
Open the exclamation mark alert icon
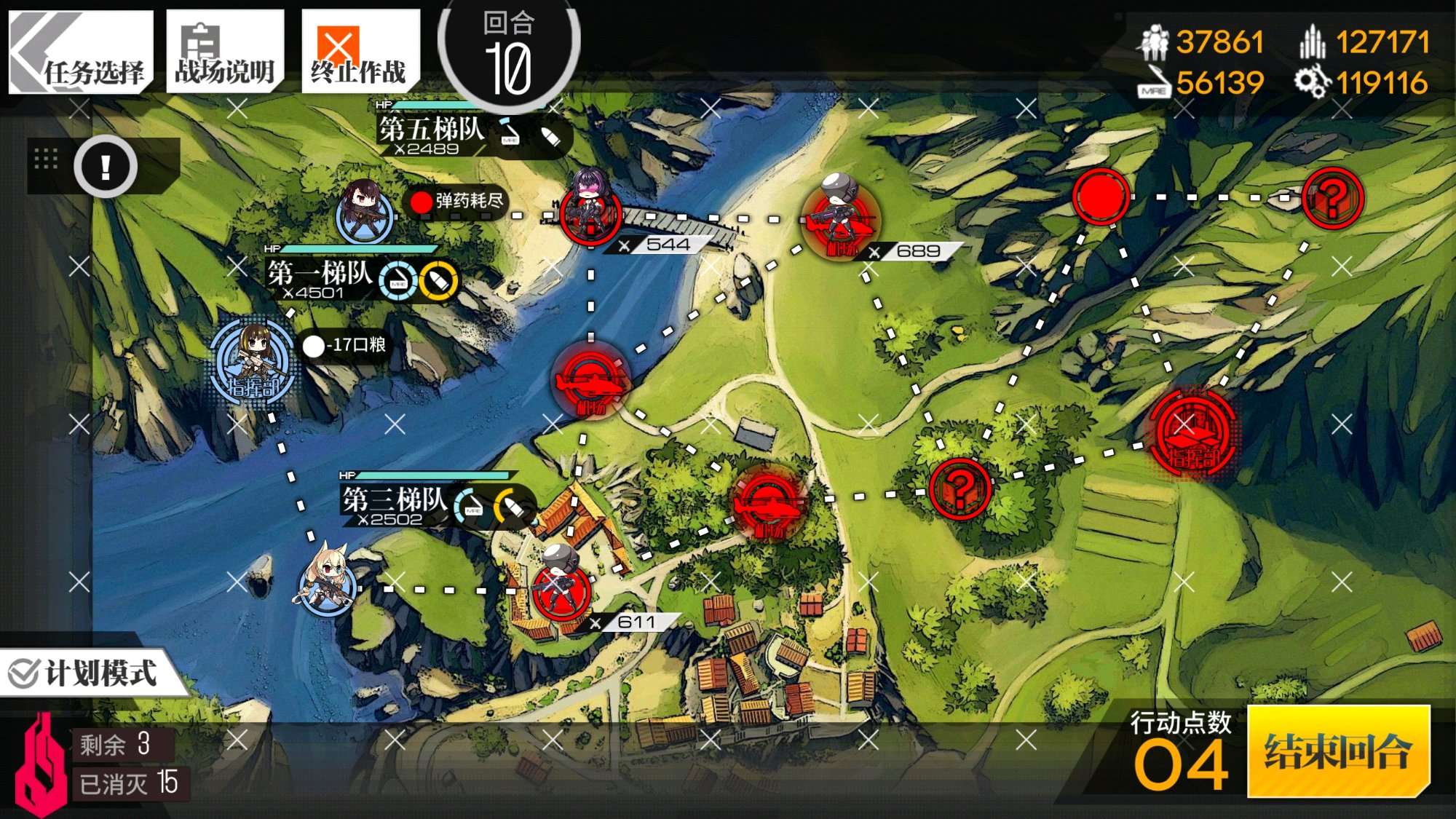tap(106, 167)
